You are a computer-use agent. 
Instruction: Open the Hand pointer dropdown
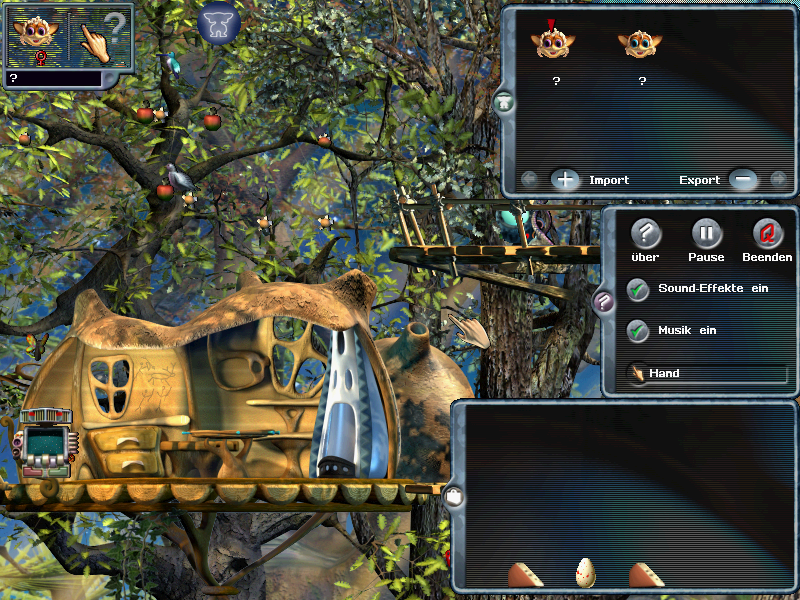[x=706, y=374]
